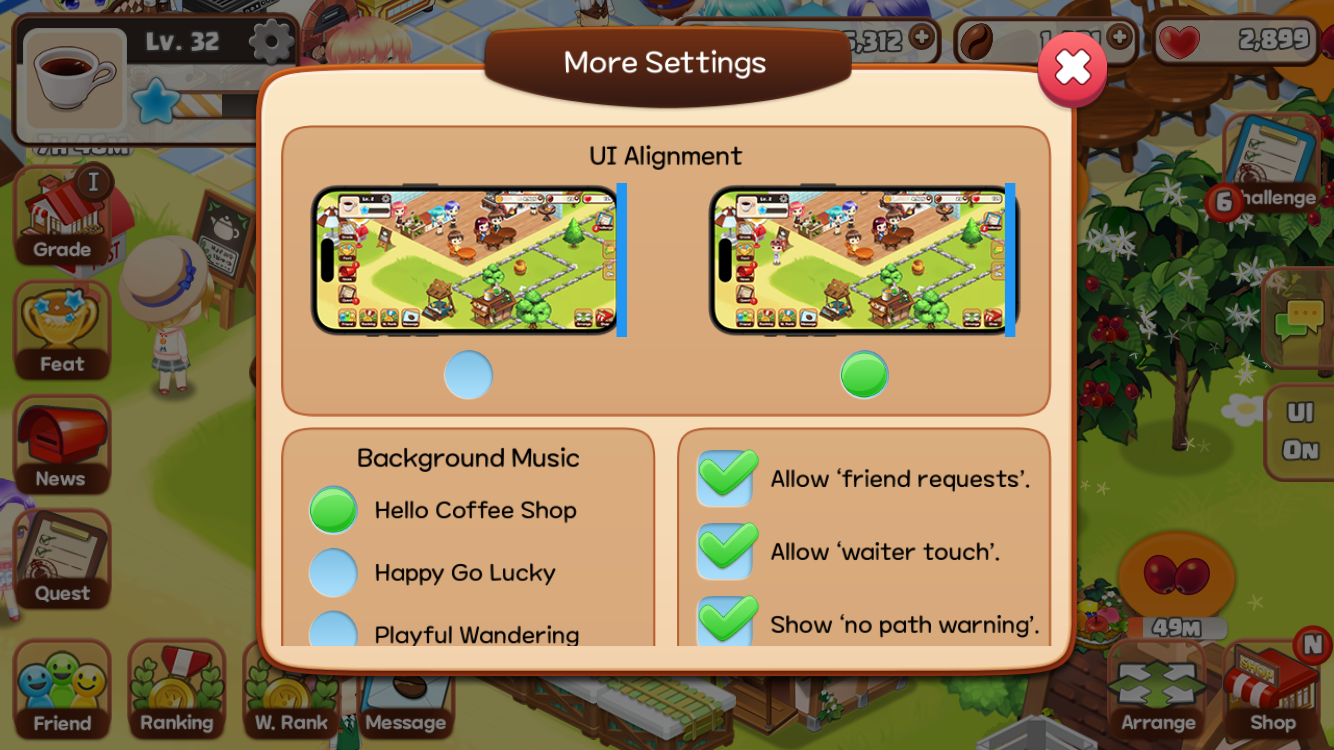Choose Happy Go Lucky background music

pos(334,573)
